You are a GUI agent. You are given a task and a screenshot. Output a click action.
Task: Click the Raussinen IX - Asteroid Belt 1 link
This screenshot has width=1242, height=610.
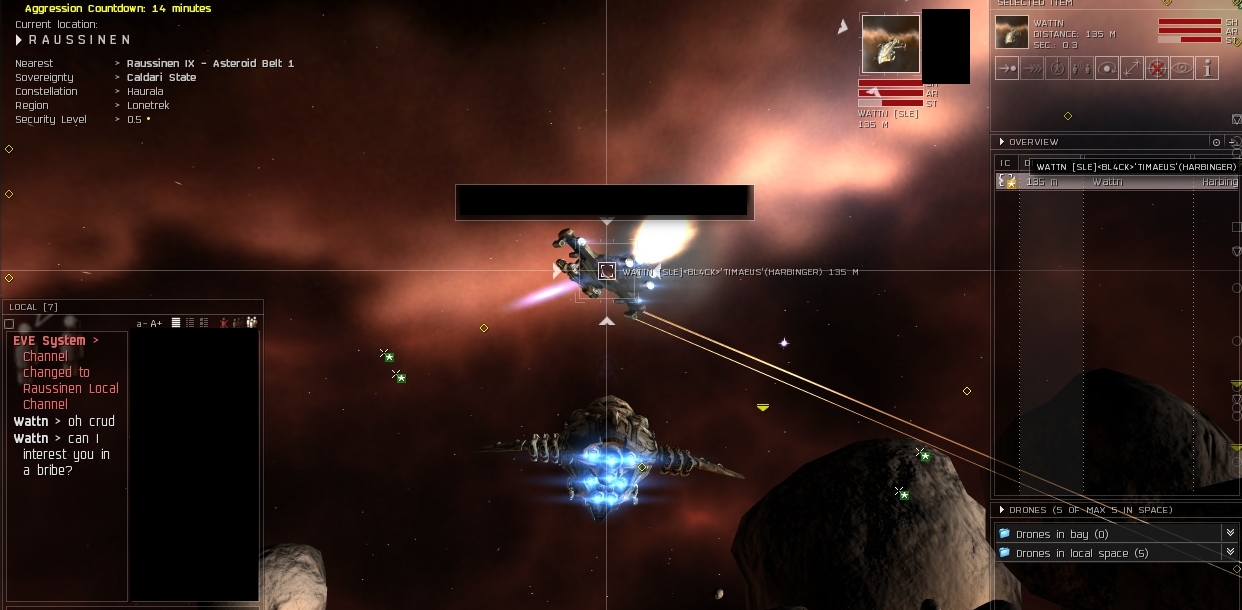[x=210, y=63]
